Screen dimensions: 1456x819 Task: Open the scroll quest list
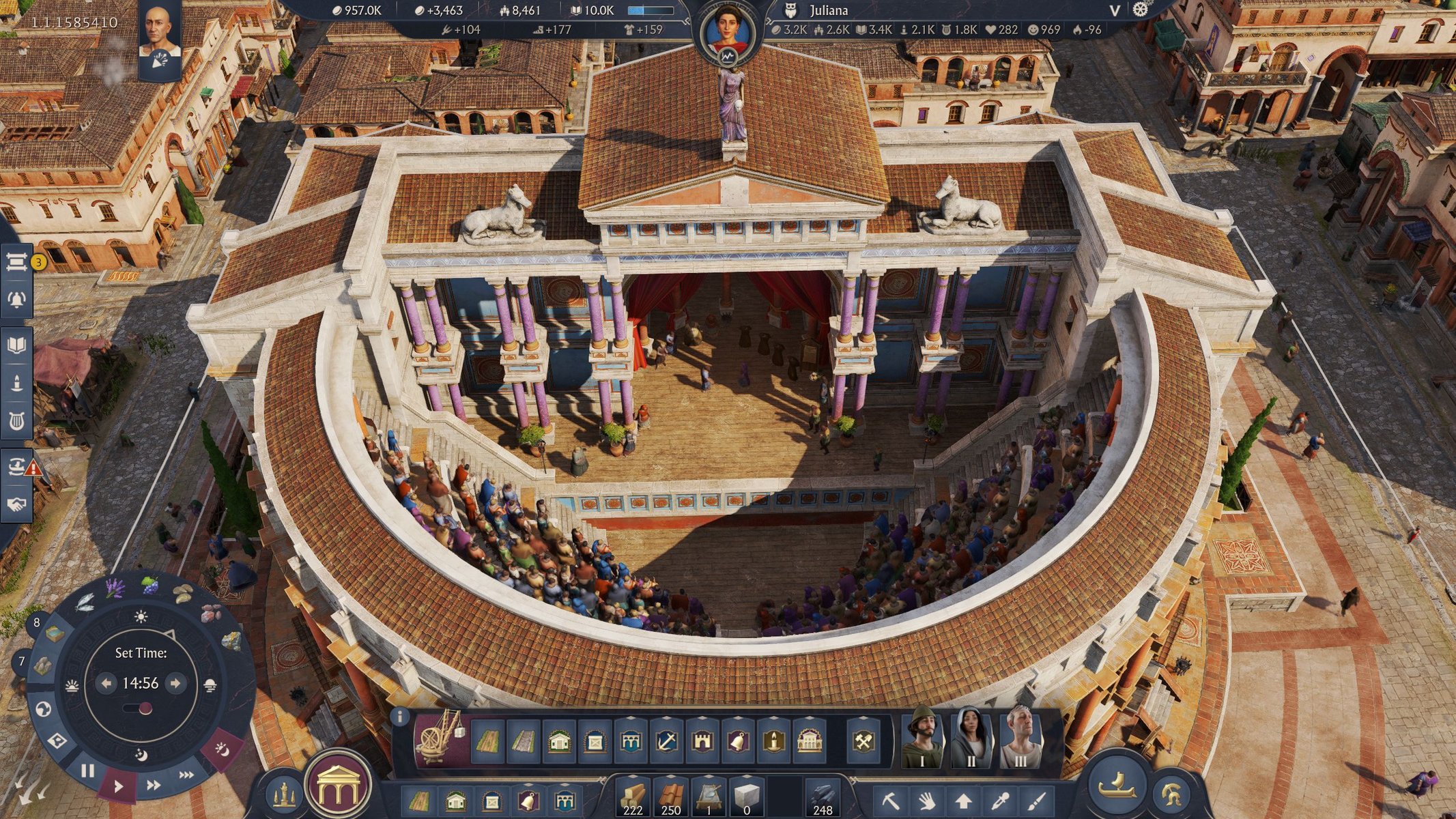click(x=16, y=261)
